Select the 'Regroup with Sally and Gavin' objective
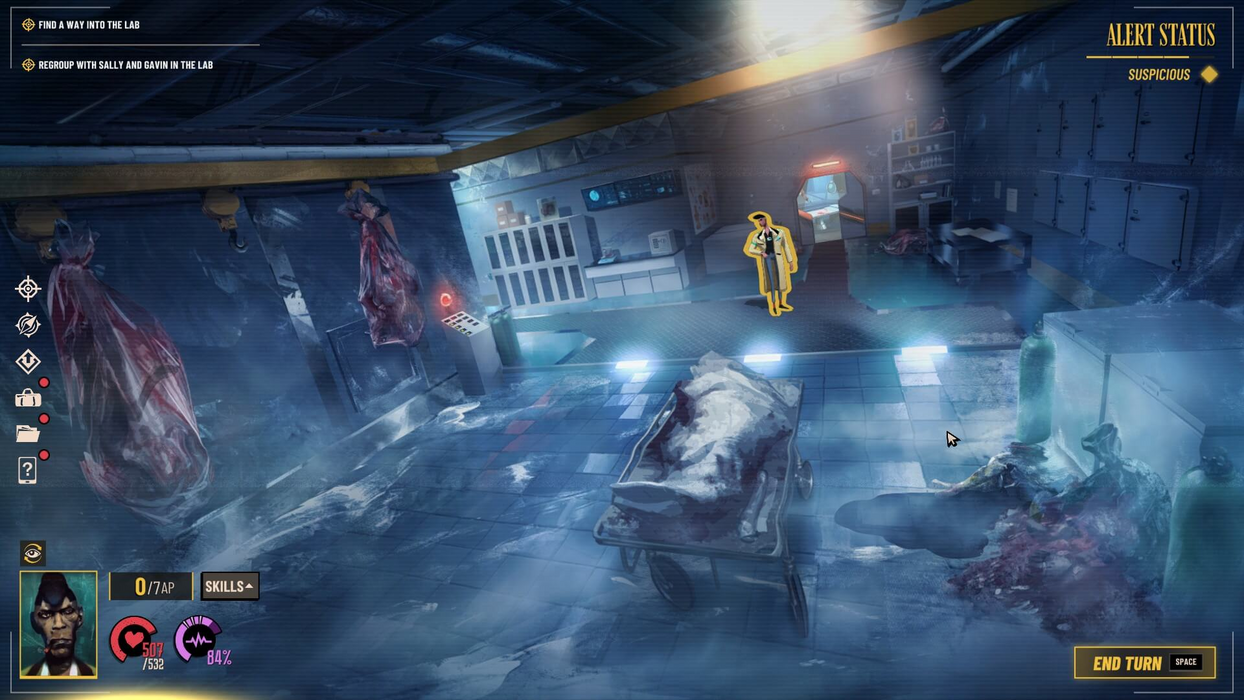 point(125,65)
